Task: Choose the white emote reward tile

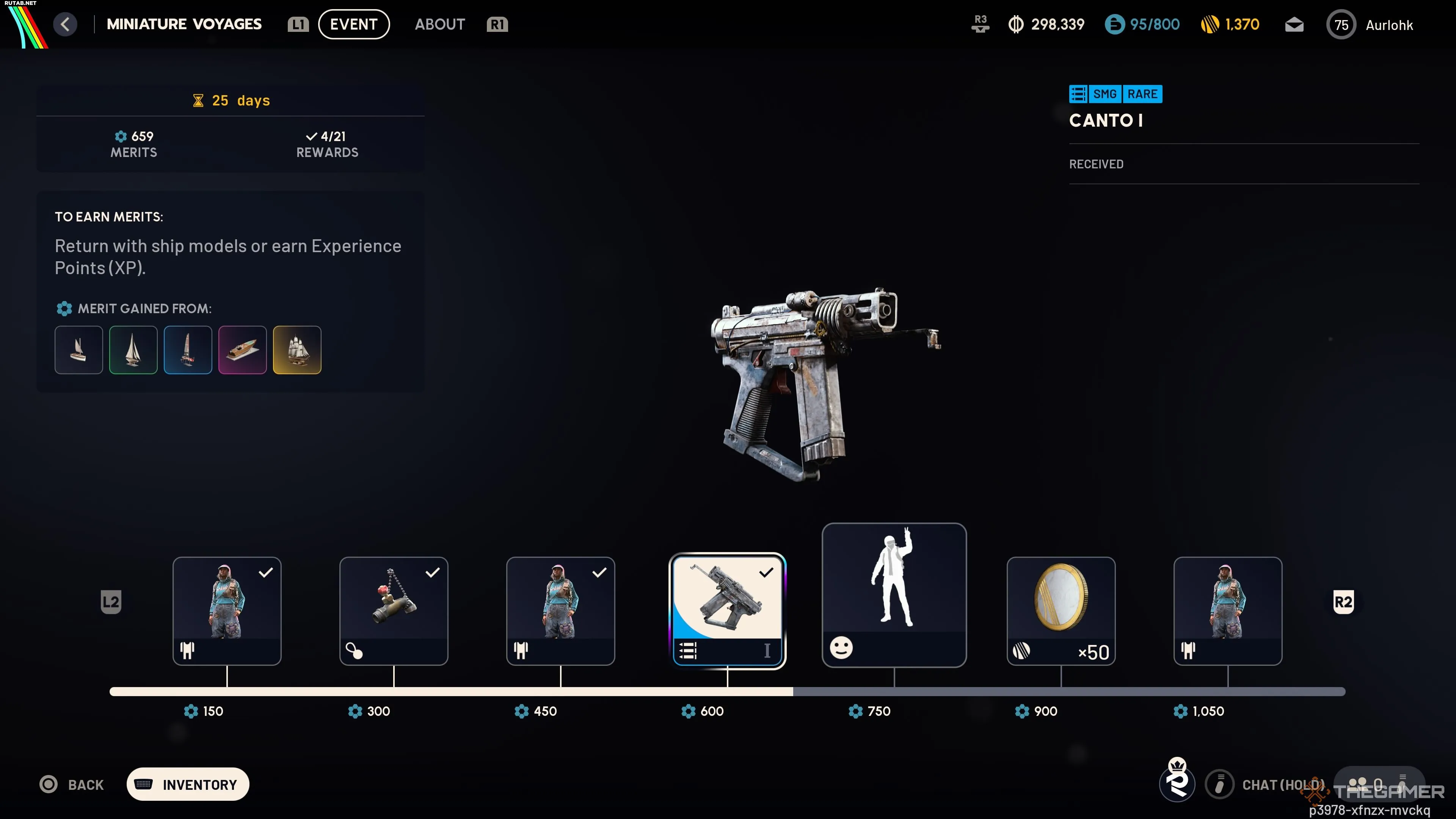Action: [x=894, y=595]
